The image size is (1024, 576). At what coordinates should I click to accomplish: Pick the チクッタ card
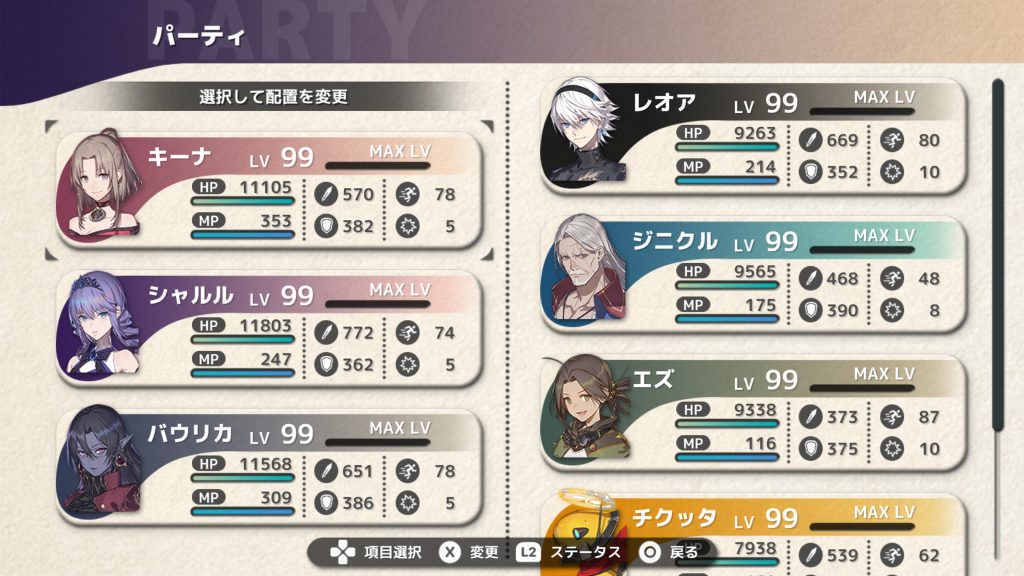coord(755,530)
